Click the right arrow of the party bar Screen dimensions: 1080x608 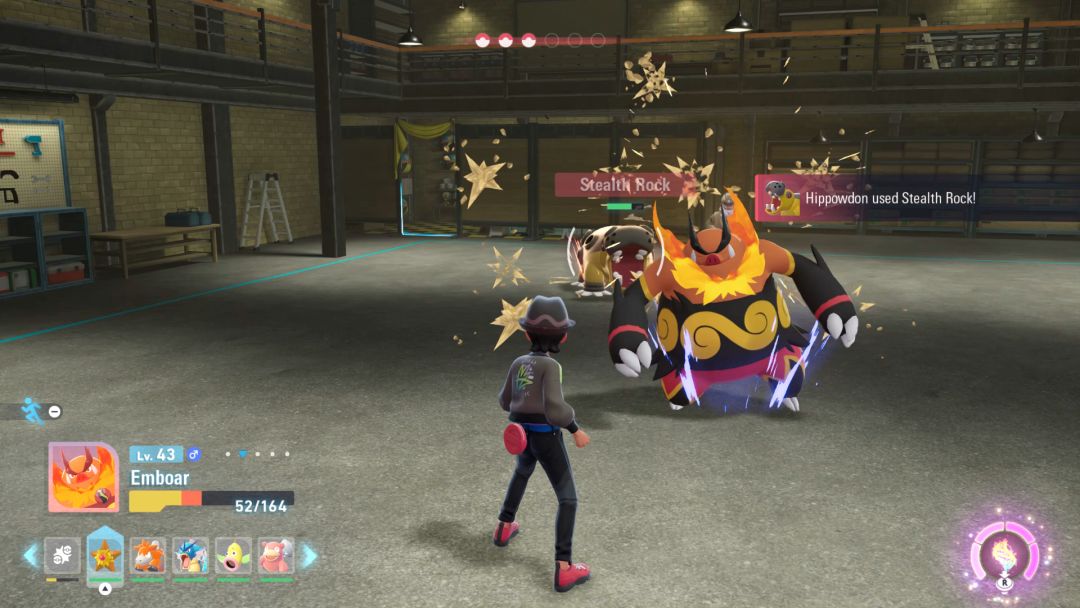pos(309,555)
